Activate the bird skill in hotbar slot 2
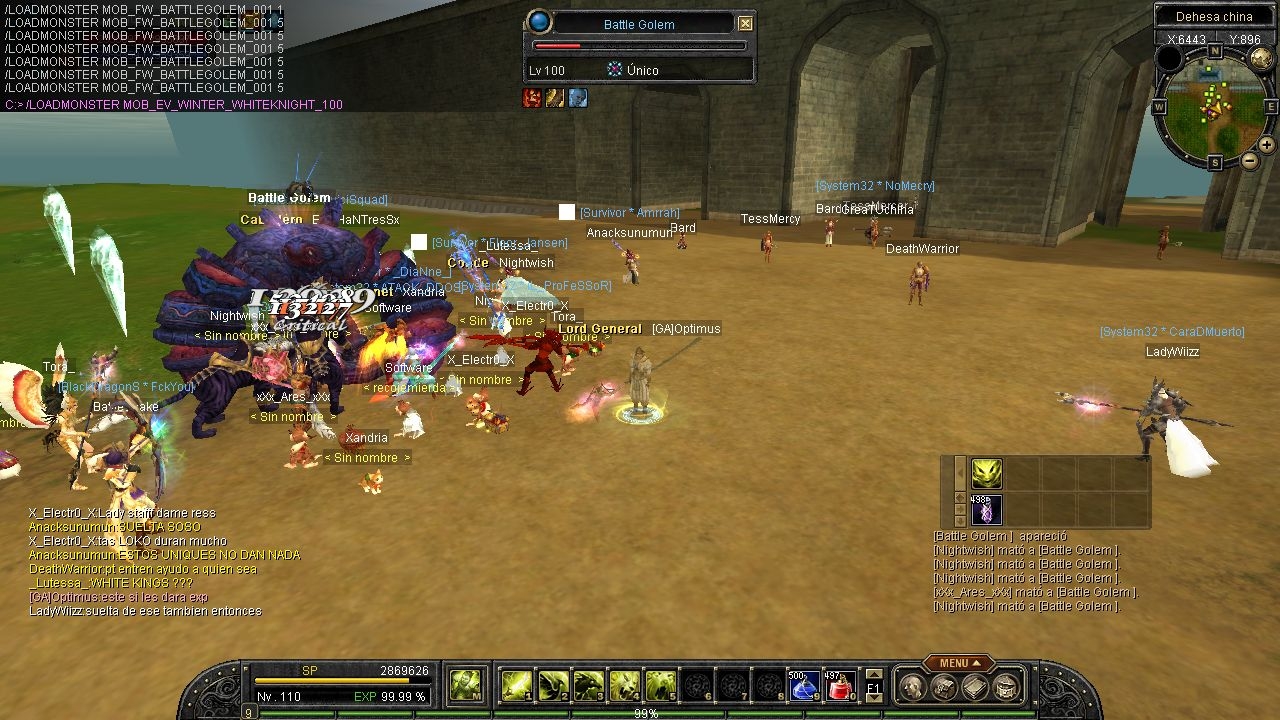 click(x=551, y=686)
